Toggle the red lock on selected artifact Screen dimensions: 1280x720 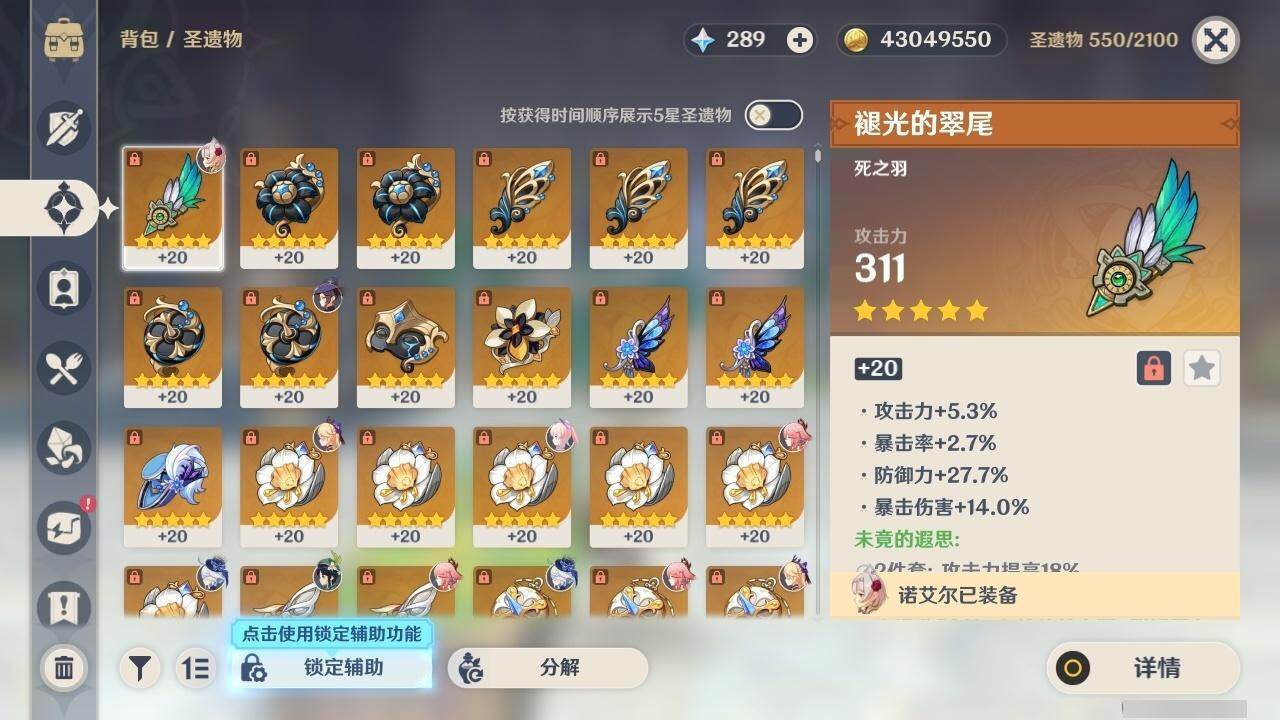point(1154,368)
